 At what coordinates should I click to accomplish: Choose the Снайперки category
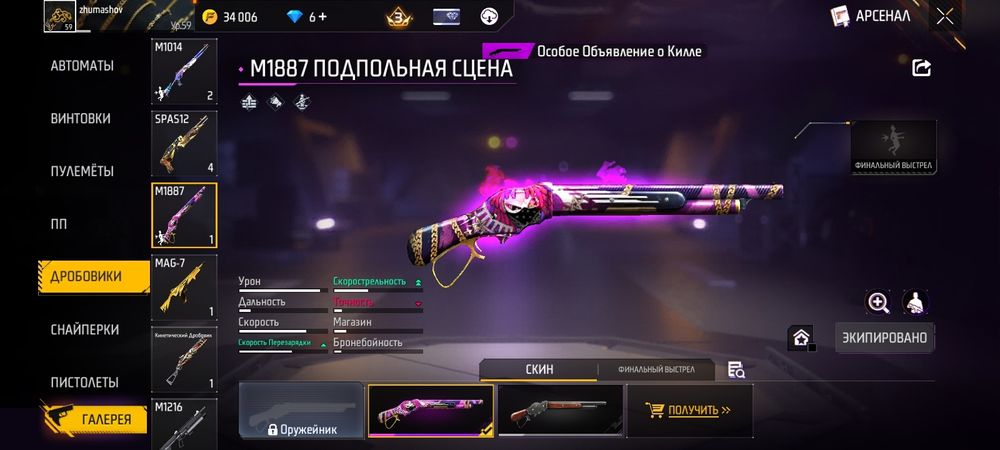85,329
